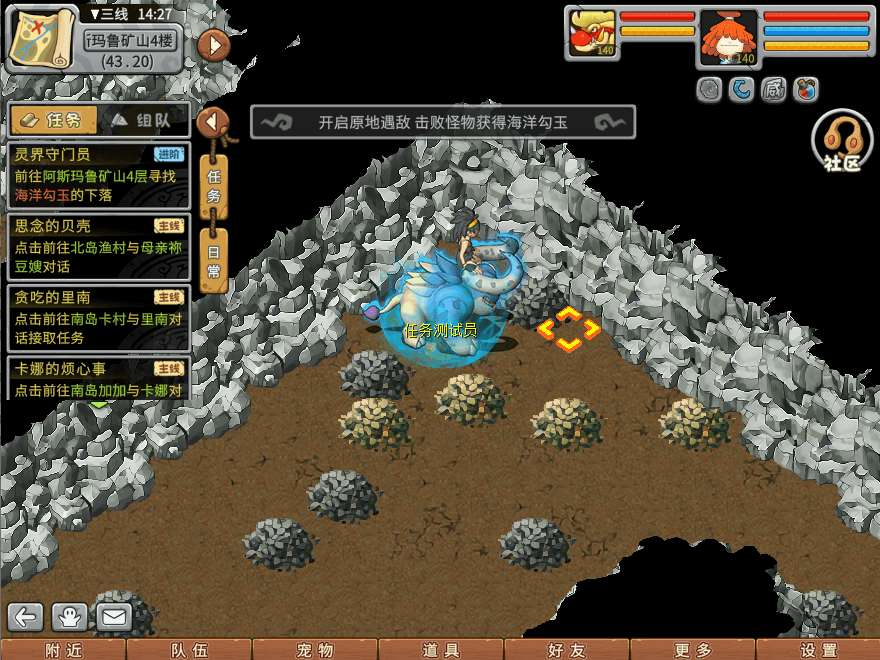Open the orange-haired player character portrait
Image resolution: width=880 pixels, height=660 pixels.
point(728,38)
